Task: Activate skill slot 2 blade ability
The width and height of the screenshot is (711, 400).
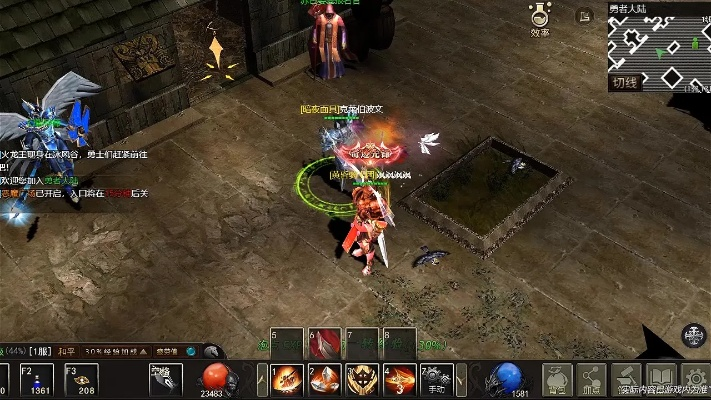Action: tap(324, 379)
